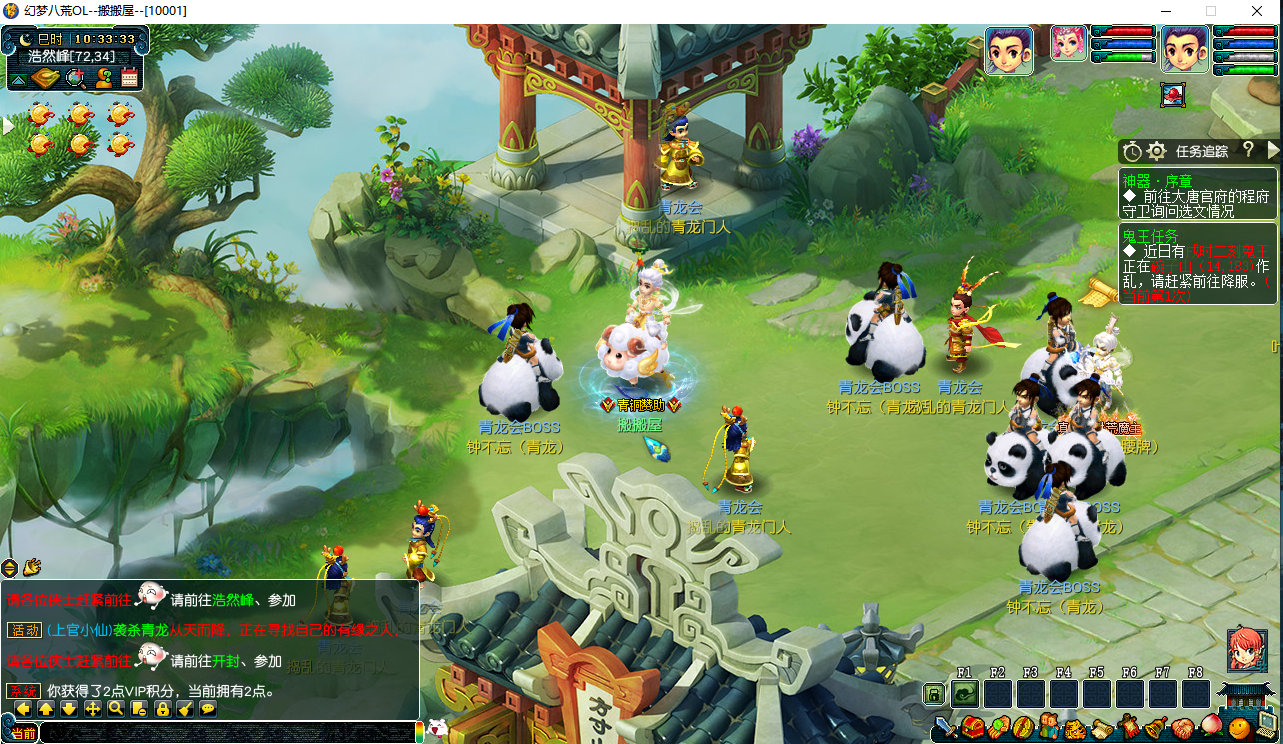Click the red-haired girl portrait

(x=1247, y=648)
